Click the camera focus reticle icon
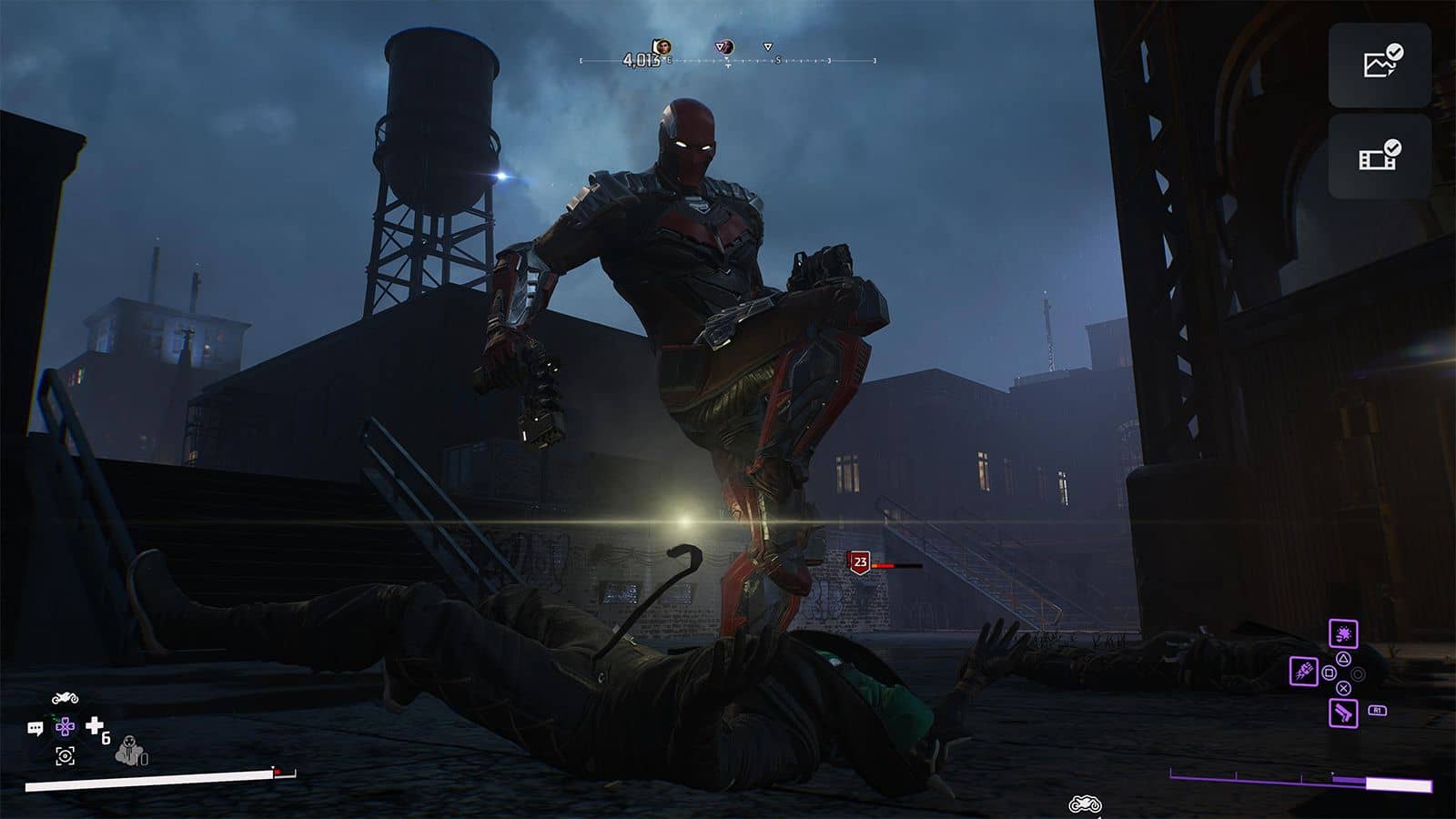The image size is (1456, 819). (66, 755)
